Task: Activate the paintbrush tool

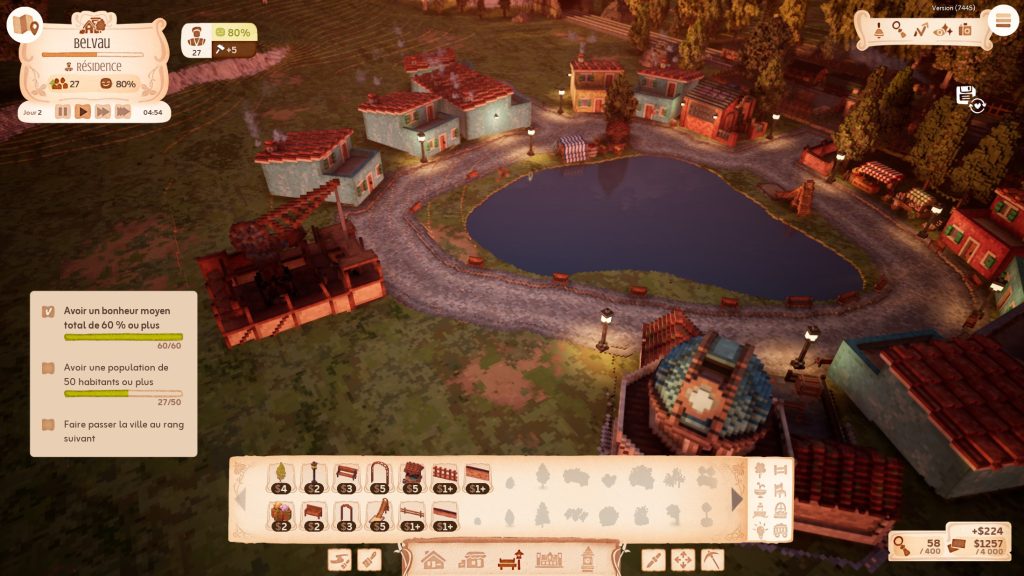Action: [370, 560]
